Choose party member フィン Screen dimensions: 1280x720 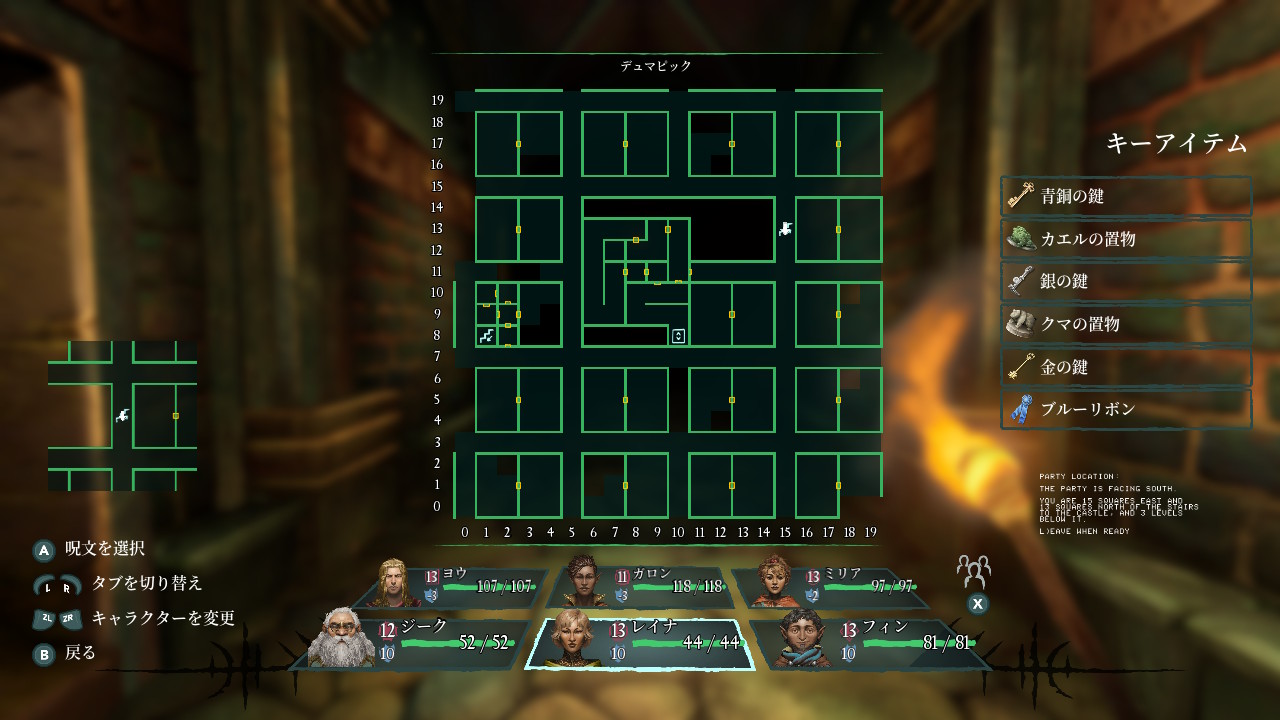click(868, 640)
